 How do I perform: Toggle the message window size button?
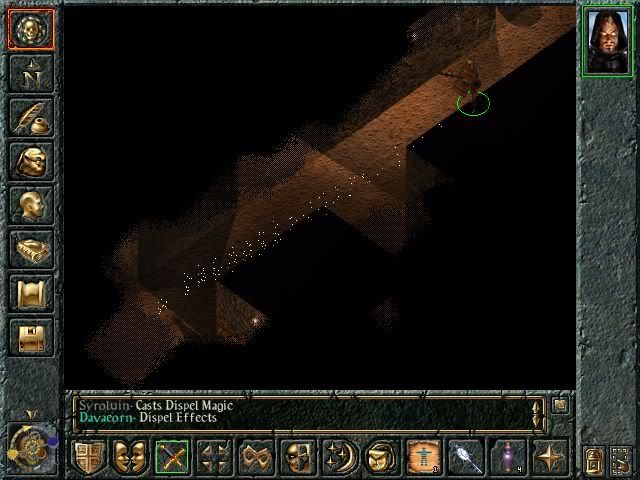point(560,405)
